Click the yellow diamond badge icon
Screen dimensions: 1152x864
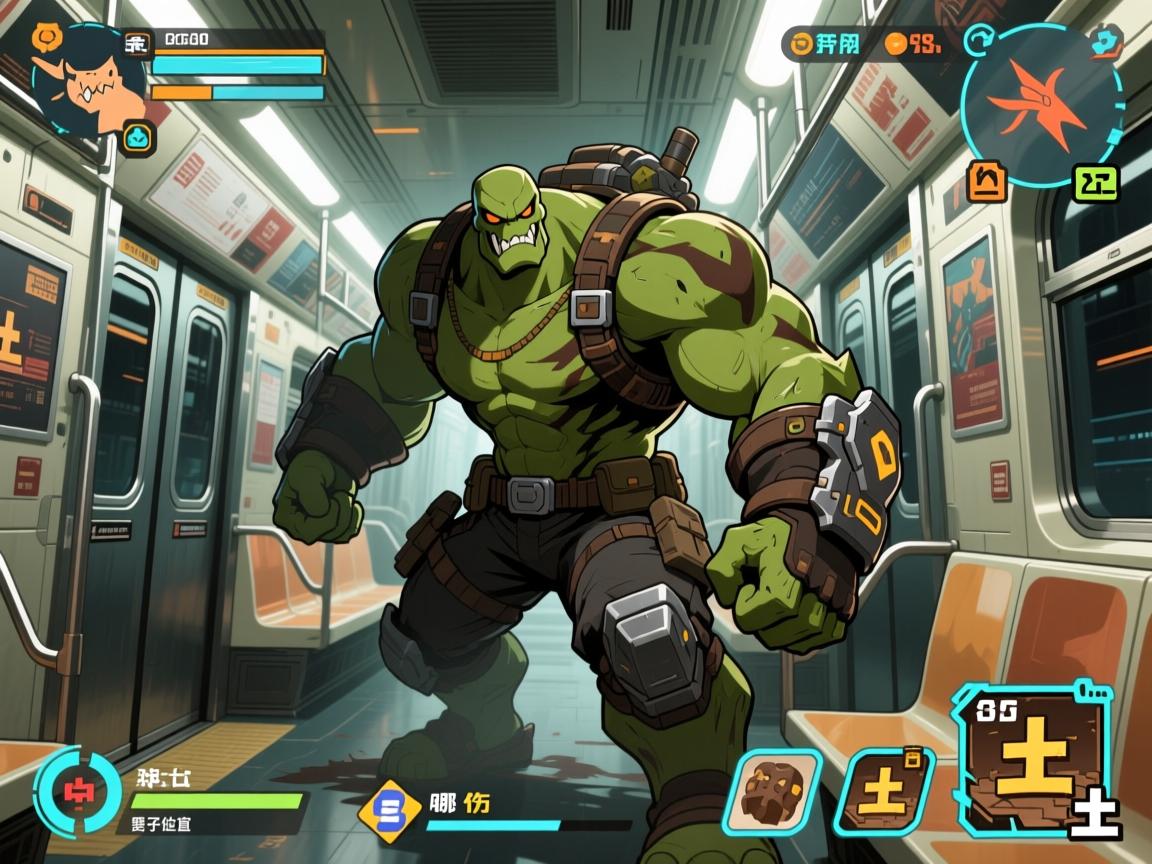391,807
